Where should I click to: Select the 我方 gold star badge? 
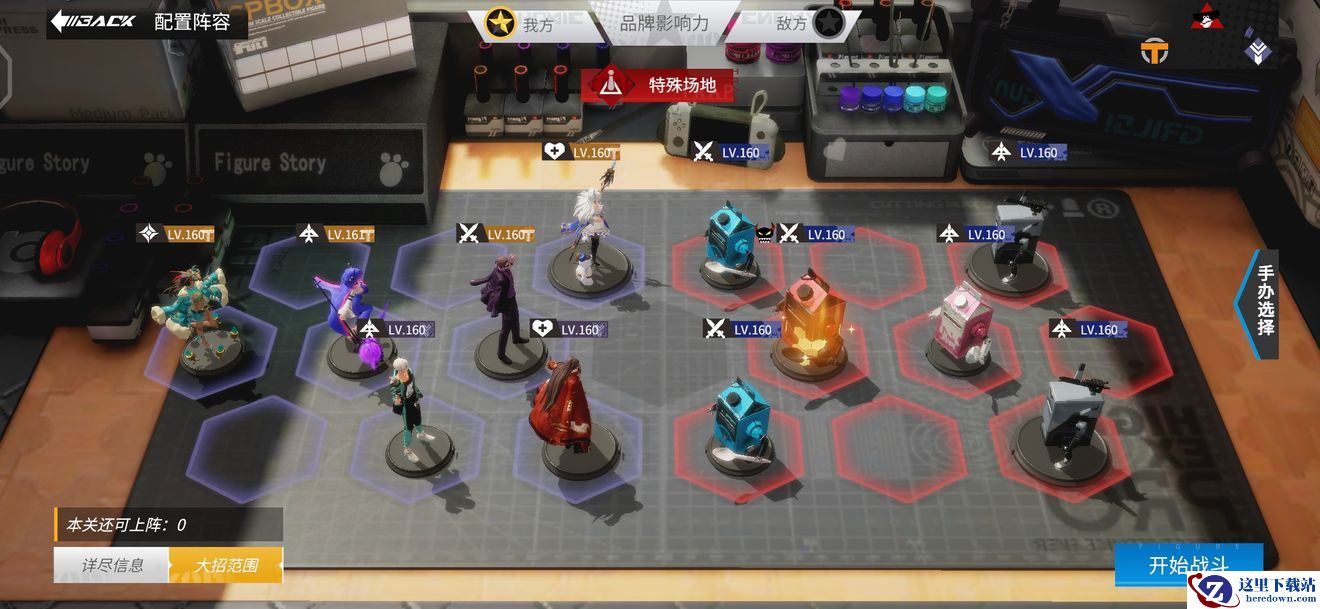pyautogui.click(x=500, y=23)
